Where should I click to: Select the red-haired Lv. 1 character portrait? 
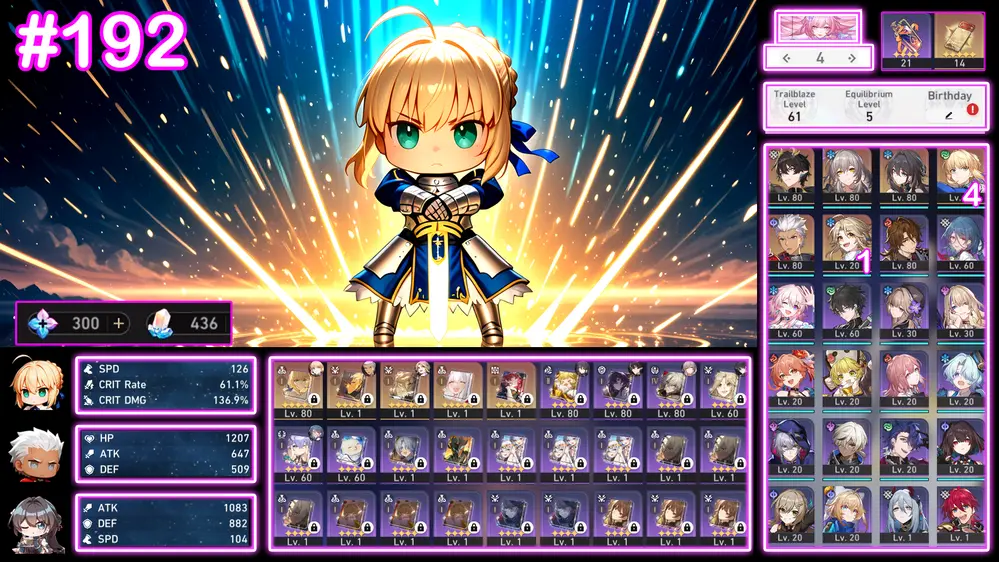point(961,514)
